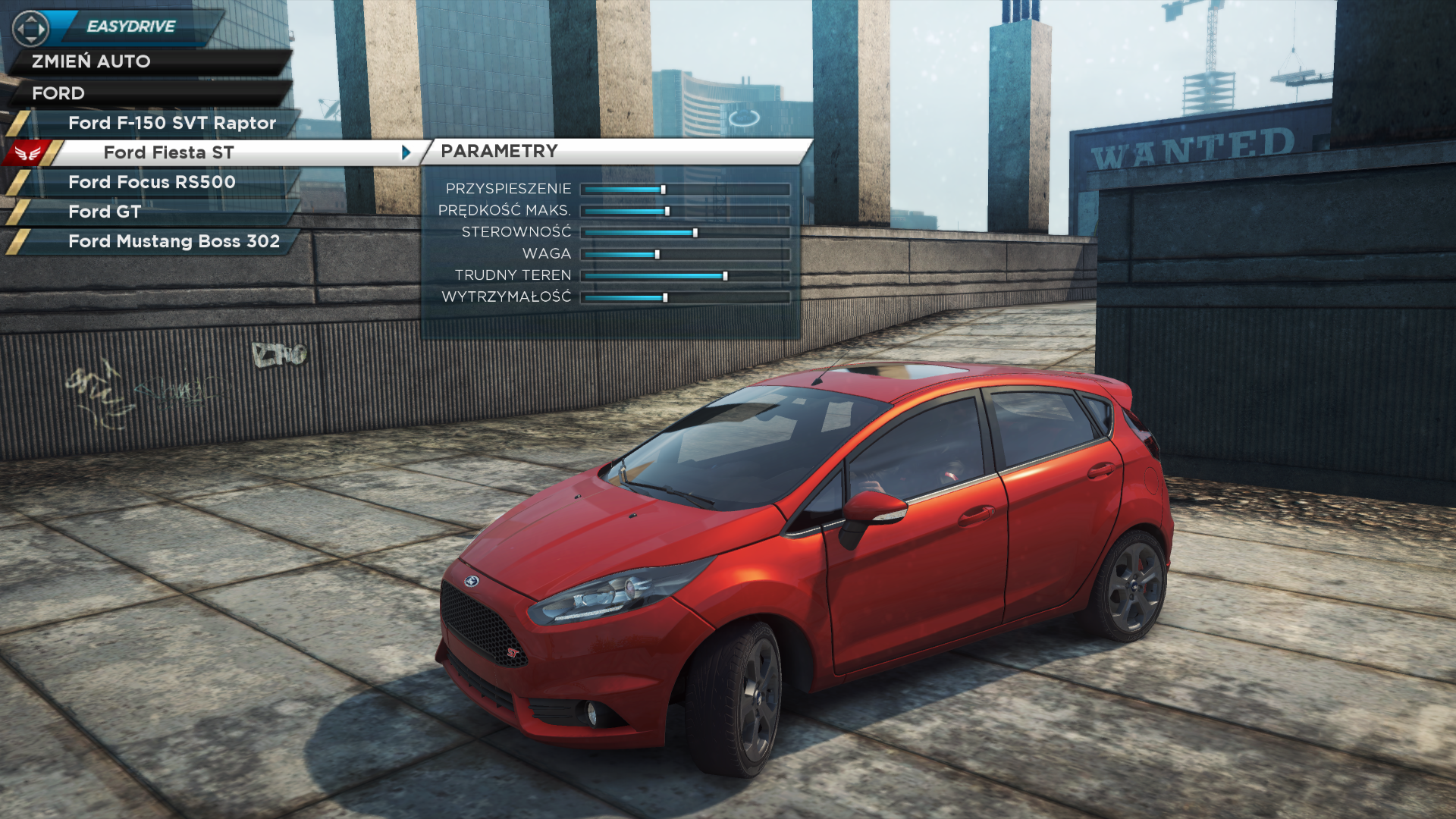Viewport: 1456px width, 819px height.
Task: Pick the Ford GT car
Action: pyautogui.click(x=105, y=212)
